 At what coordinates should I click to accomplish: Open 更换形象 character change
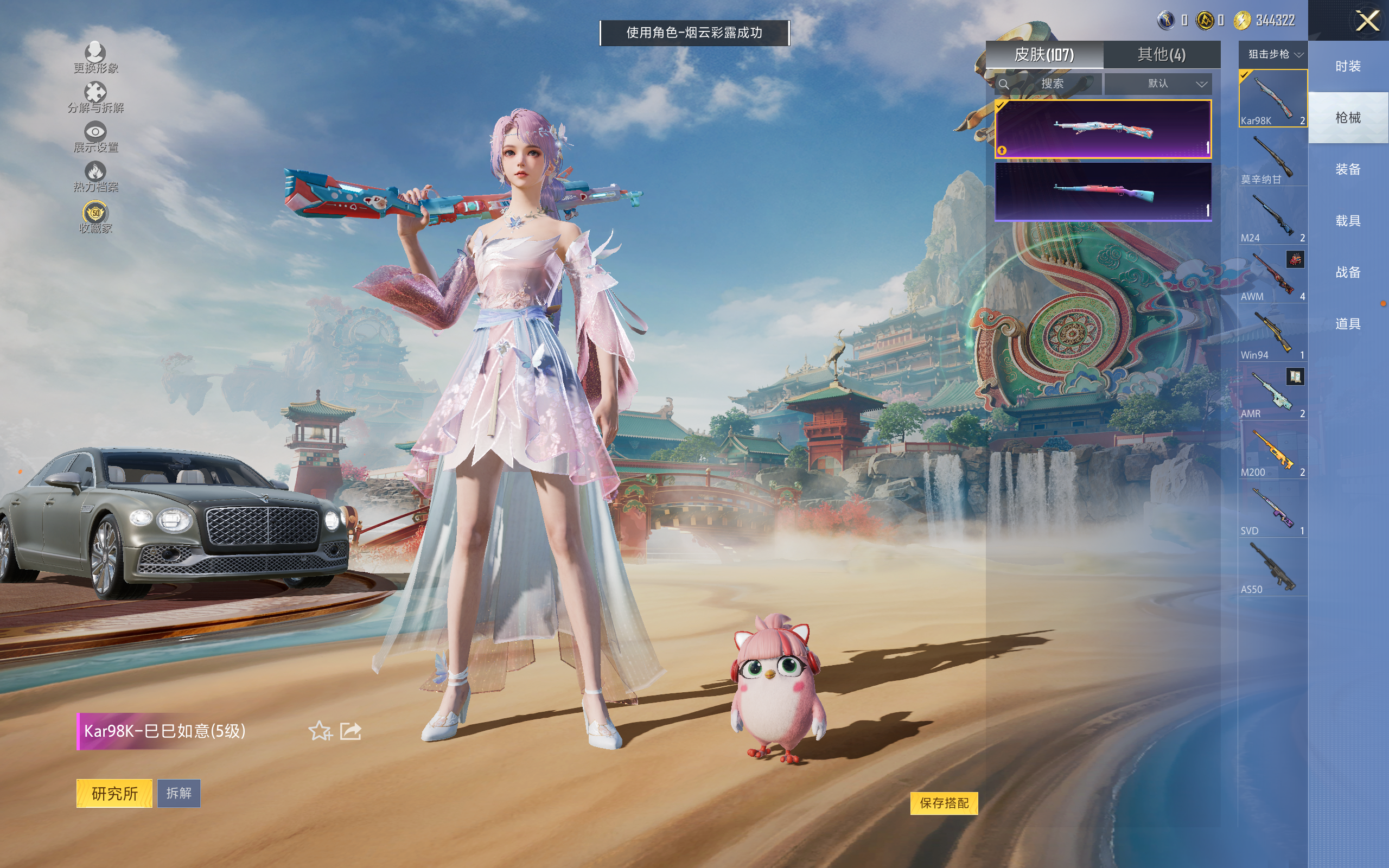pyautogui.click(x=95, y=58)
